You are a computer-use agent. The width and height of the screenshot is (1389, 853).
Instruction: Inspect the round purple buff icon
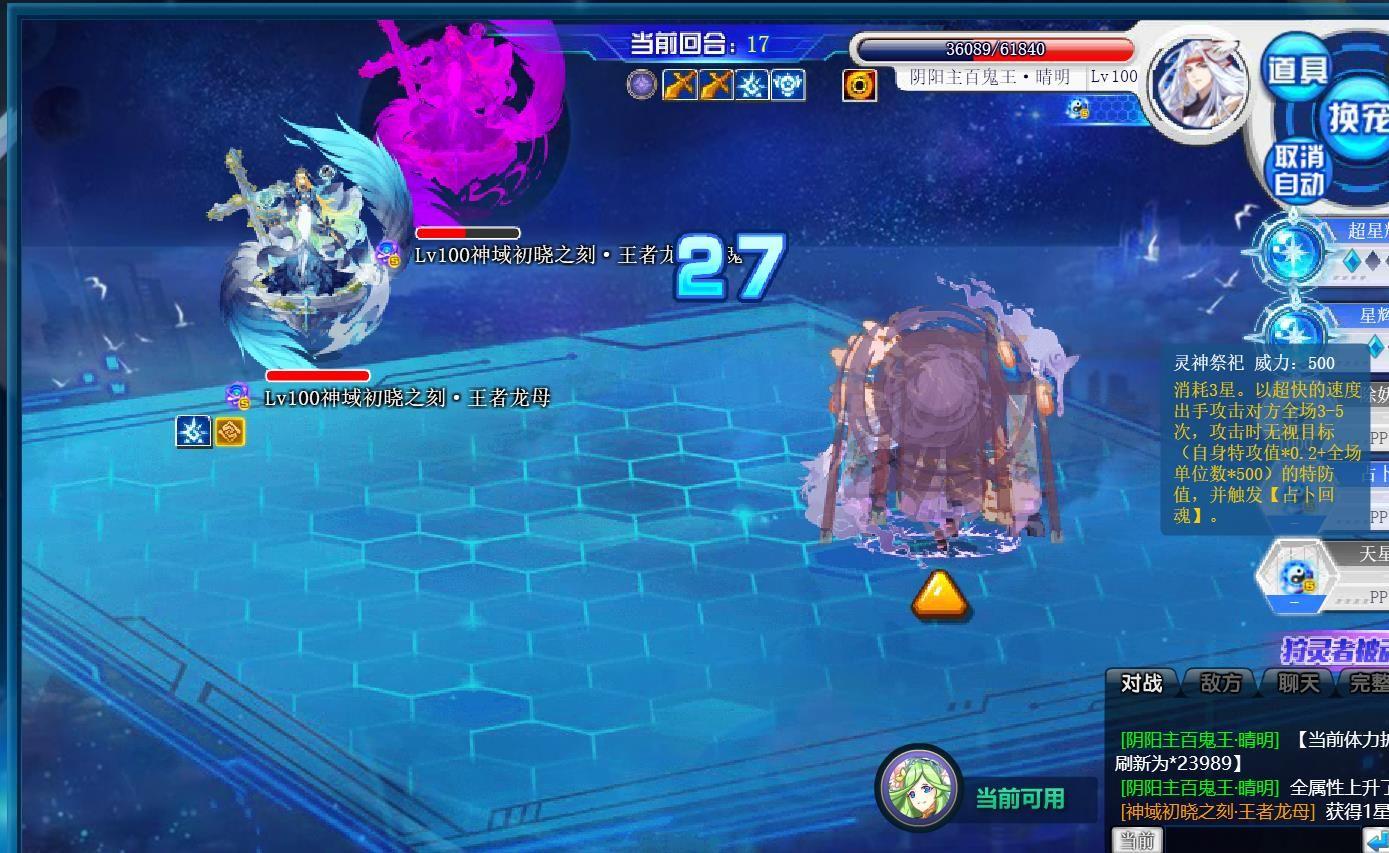(x=641, y=85)
